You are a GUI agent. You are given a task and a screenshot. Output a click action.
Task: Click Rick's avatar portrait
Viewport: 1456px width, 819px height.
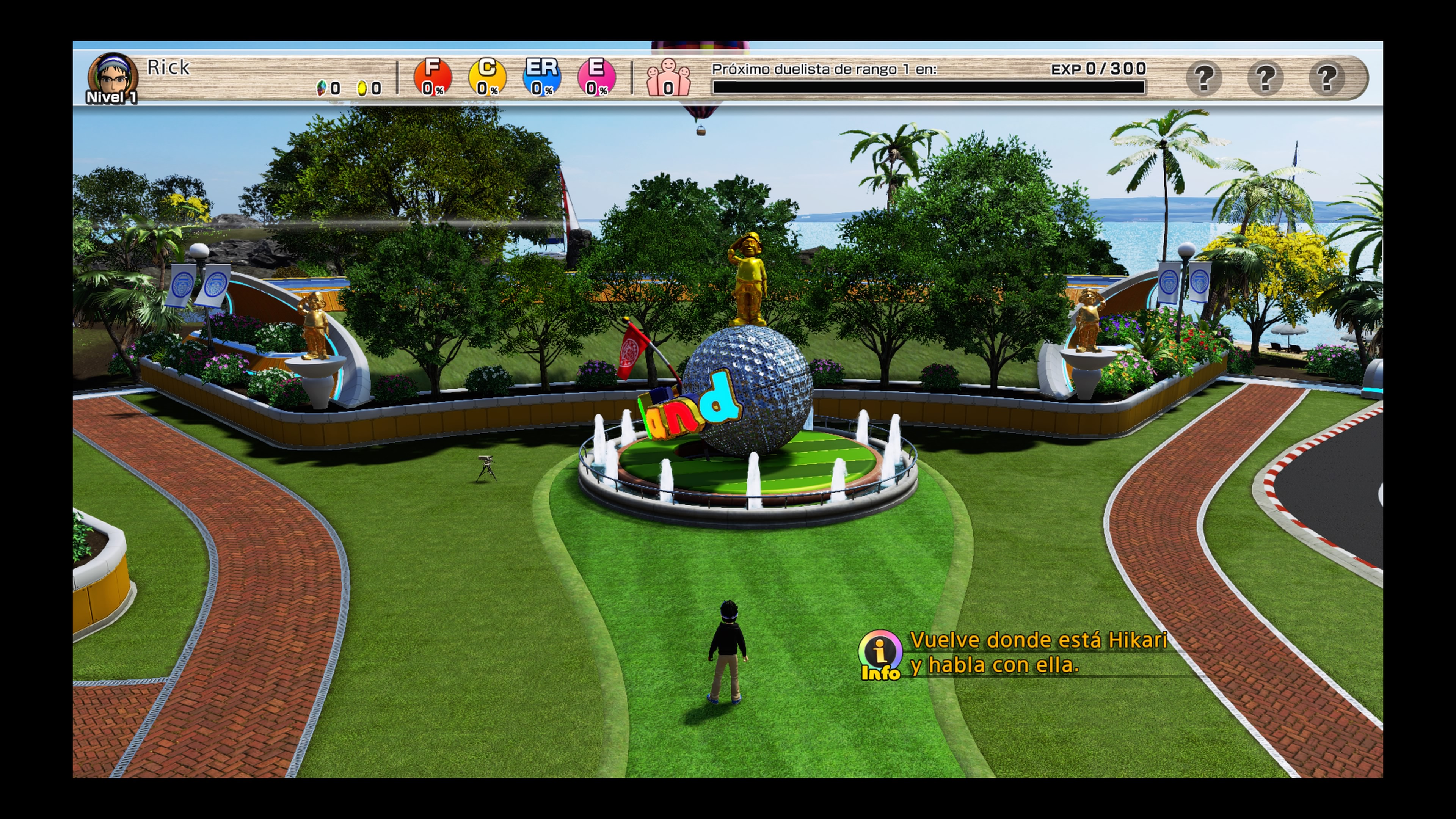coord(113,77)
